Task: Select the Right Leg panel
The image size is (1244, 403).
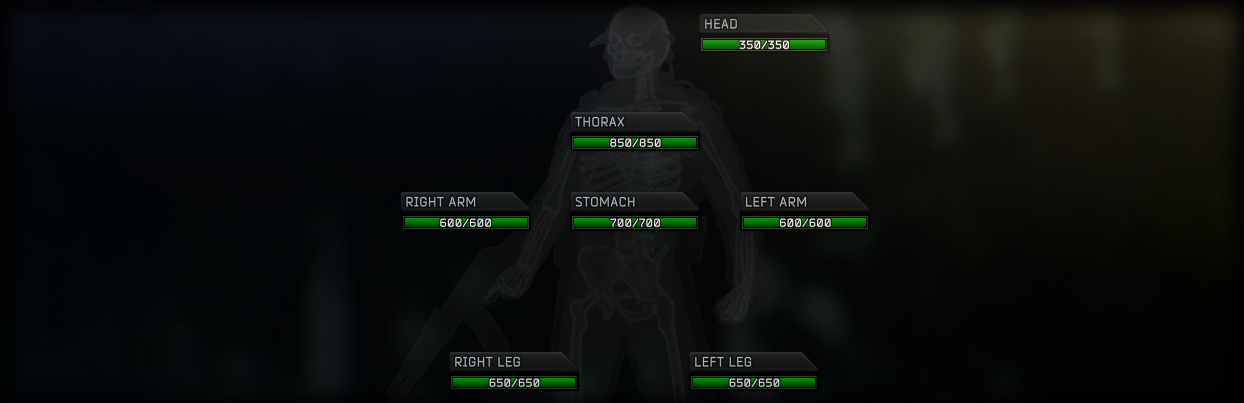Action: (x=514, y=373)
